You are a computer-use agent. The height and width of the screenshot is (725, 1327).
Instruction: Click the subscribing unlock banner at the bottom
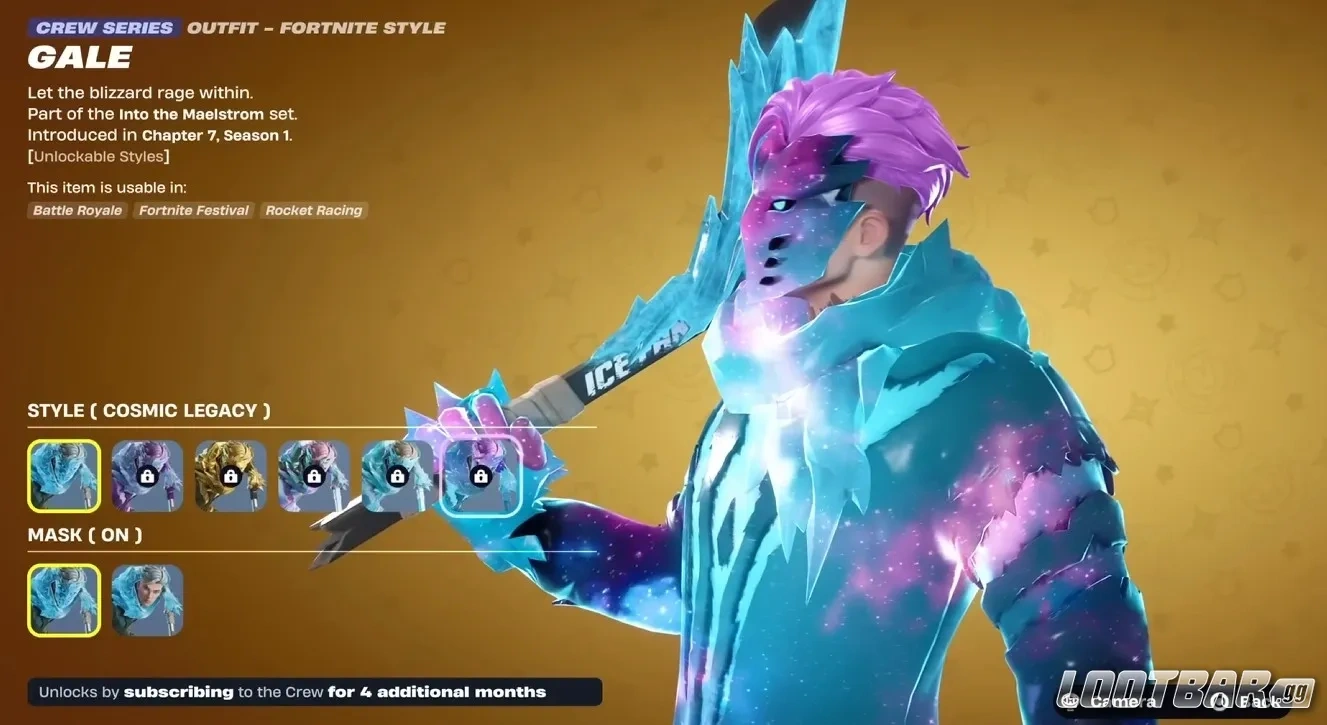[314, 691]
